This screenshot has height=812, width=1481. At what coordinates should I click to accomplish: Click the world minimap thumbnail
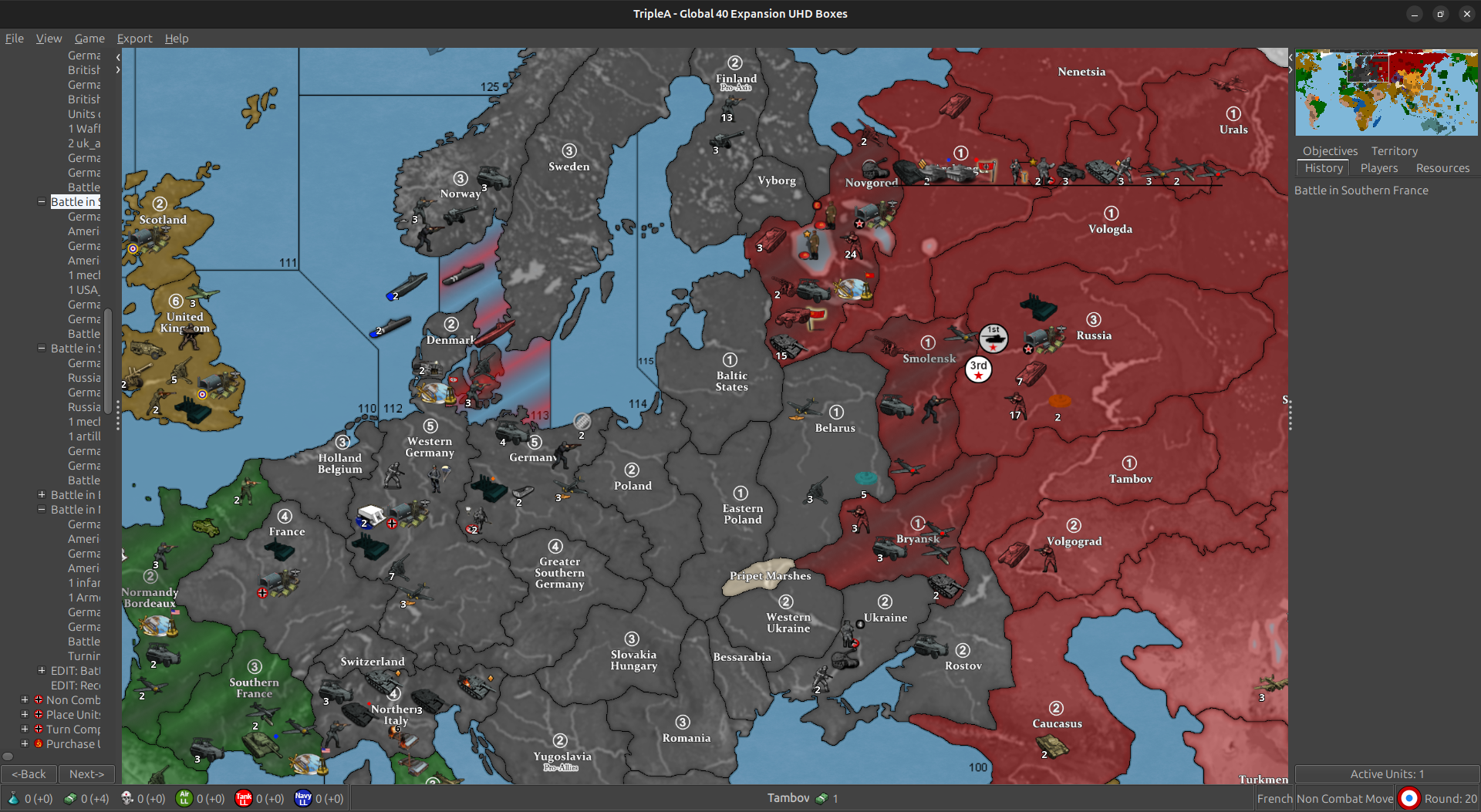pos(1385,93)
